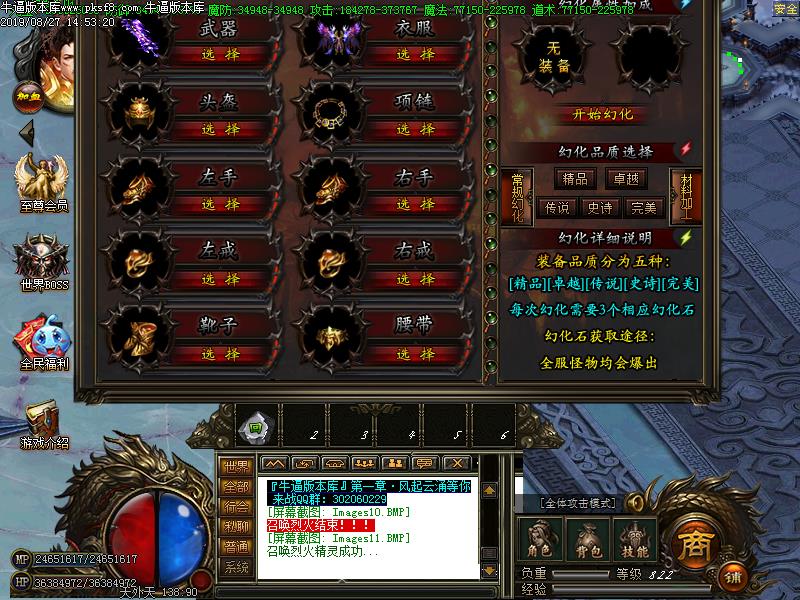Screen dimensions: 800x600
Task: Open the 世界BOSS menu icon
Action: 43,262
